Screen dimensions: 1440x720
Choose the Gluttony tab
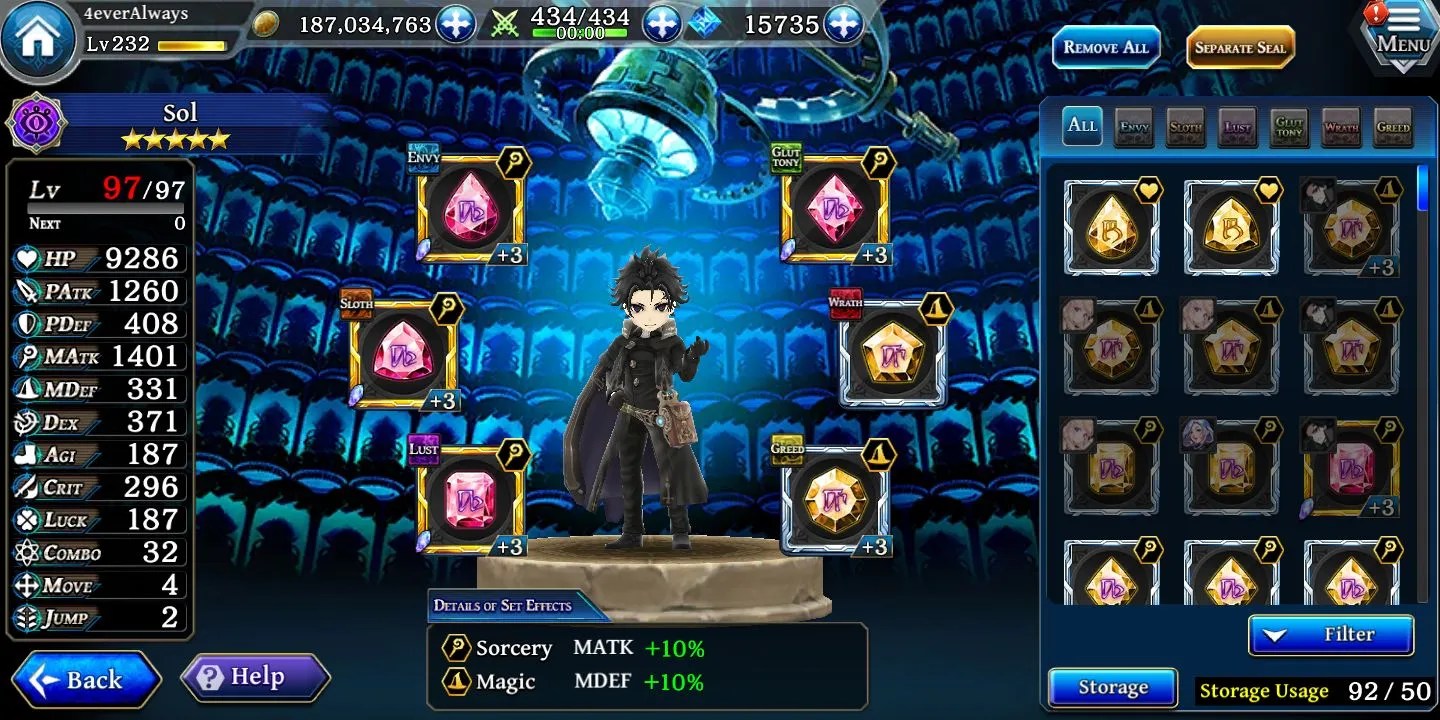click(1290, 126)
